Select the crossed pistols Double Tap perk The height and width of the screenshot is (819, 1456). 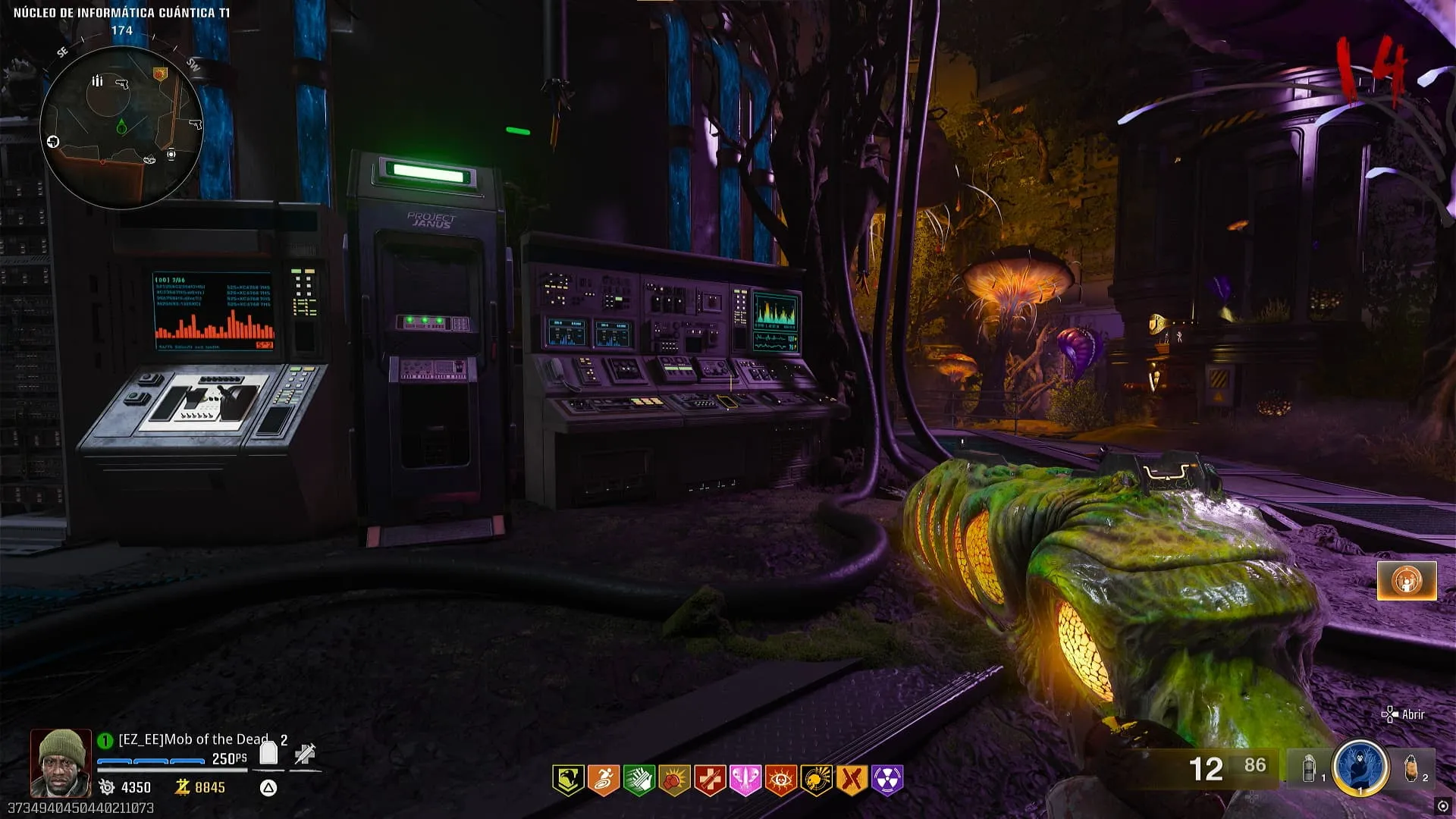click(852, 780)
